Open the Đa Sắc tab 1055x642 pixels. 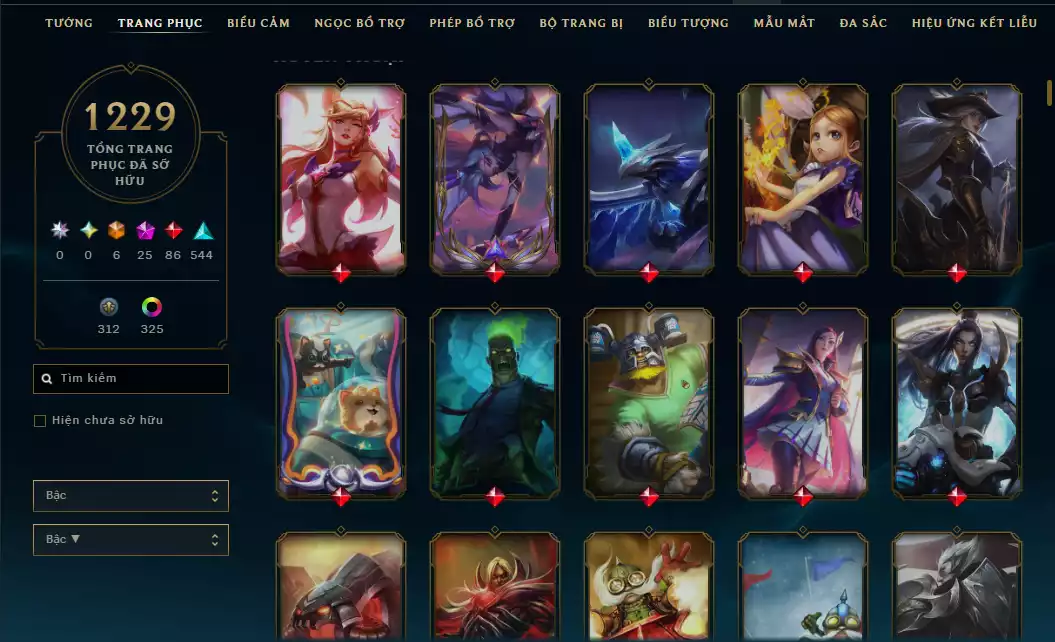click(x=863, y=23)
